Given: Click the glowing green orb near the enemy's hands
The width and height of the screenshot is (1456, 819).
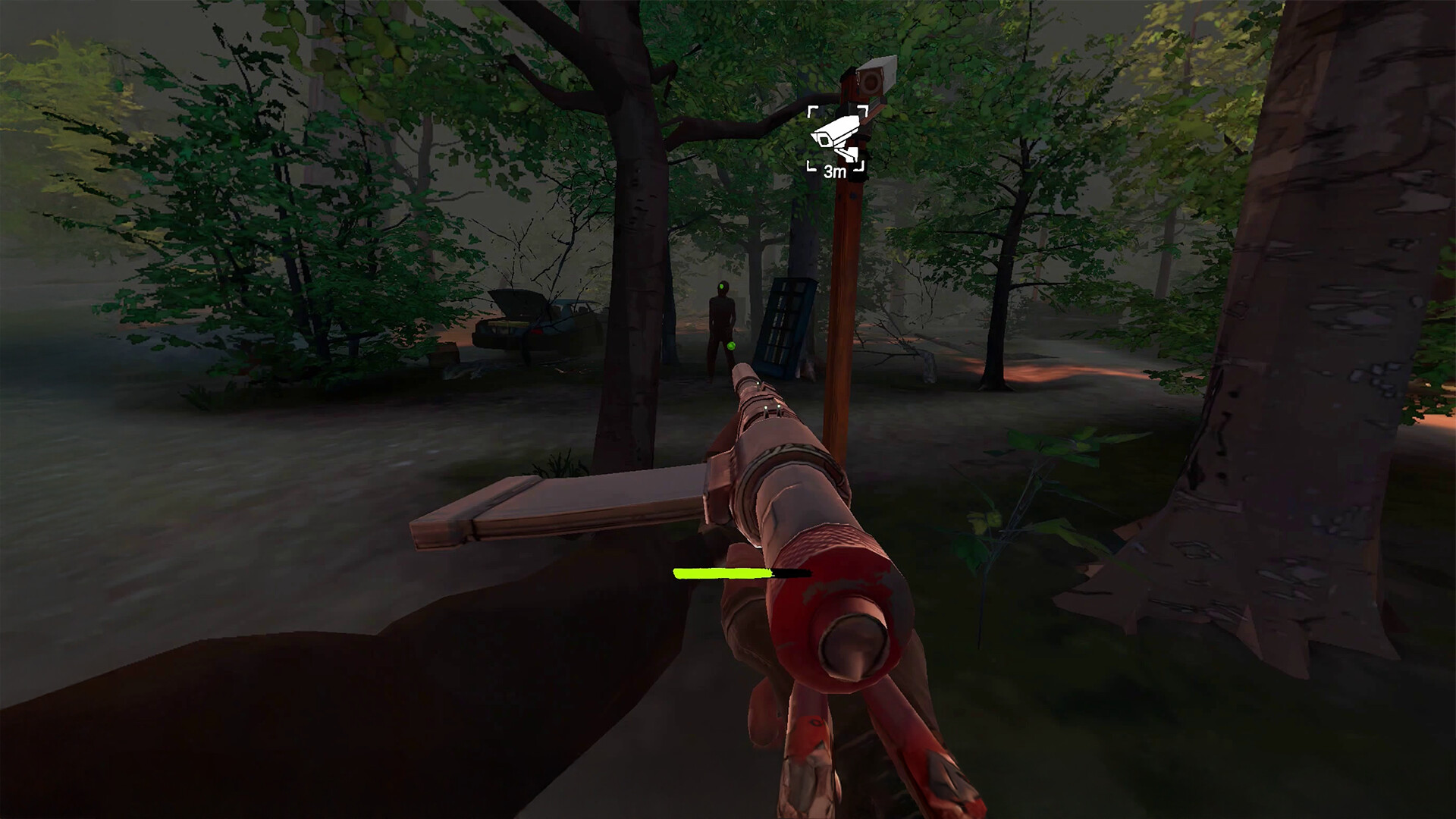Looking at the screenshot, I should [x=730, y=347].
